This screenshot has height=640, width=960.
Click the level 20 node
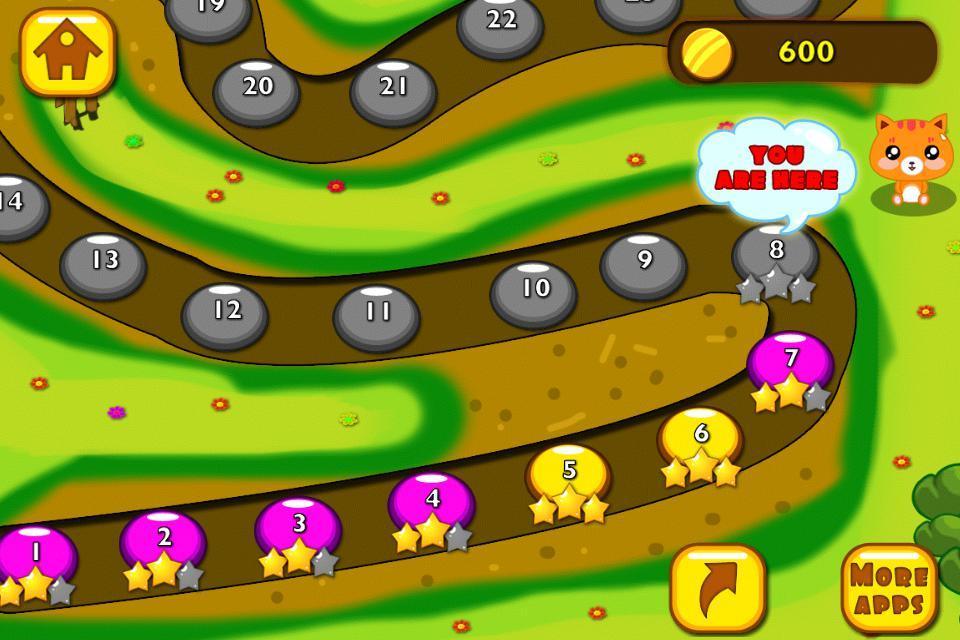tap(256, 90)
